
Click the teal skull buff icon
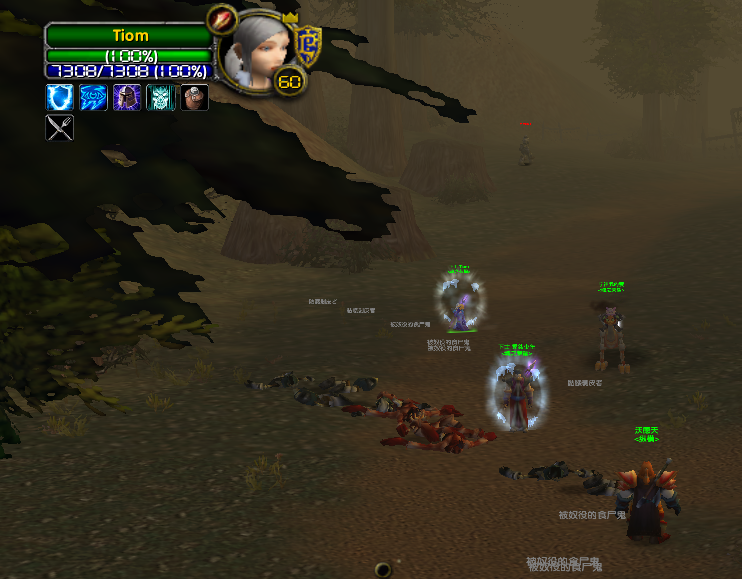[161, 97]
